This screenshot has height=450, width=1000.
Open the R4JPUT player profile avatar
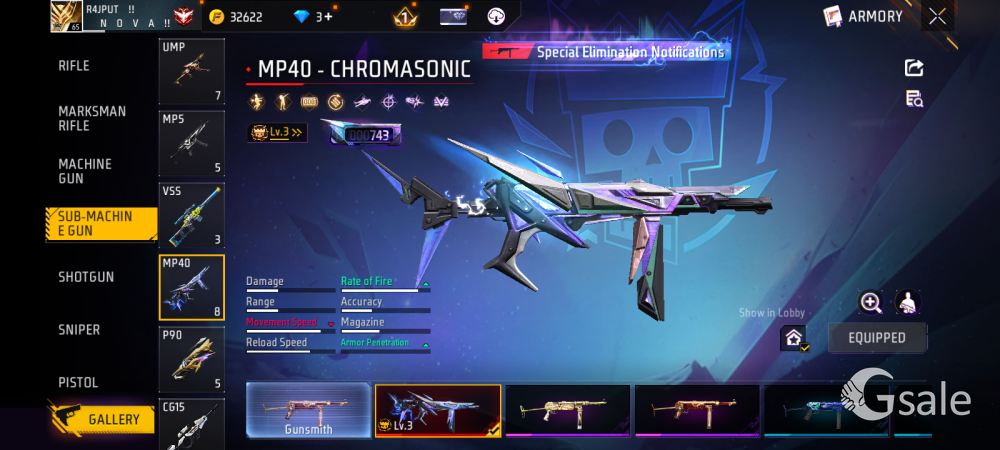[x=66, y=16]
